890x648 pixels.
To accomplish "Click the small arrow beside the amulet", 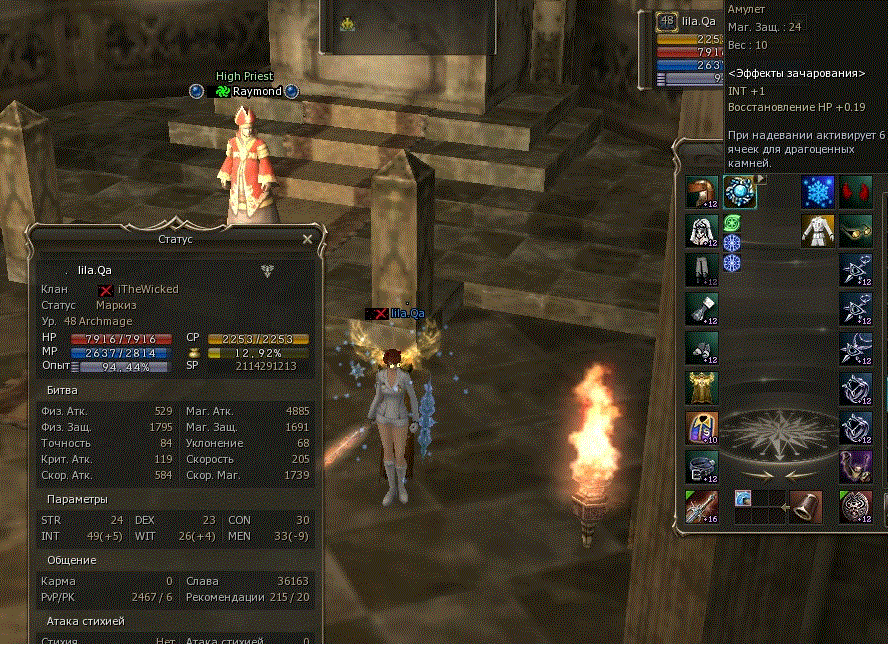I will (x=760, y=180).
